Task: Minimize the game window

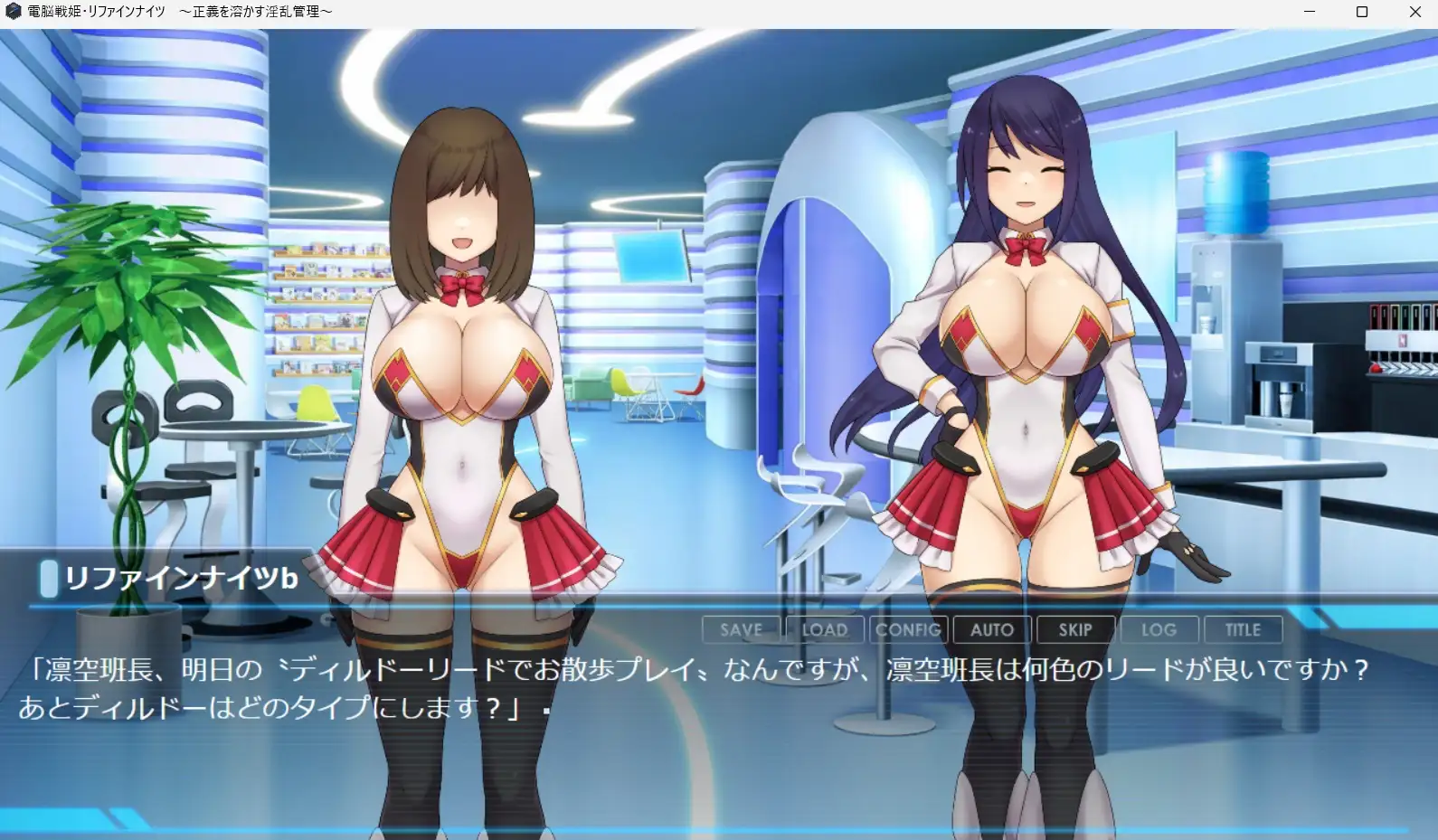Action: point(1308,11)
